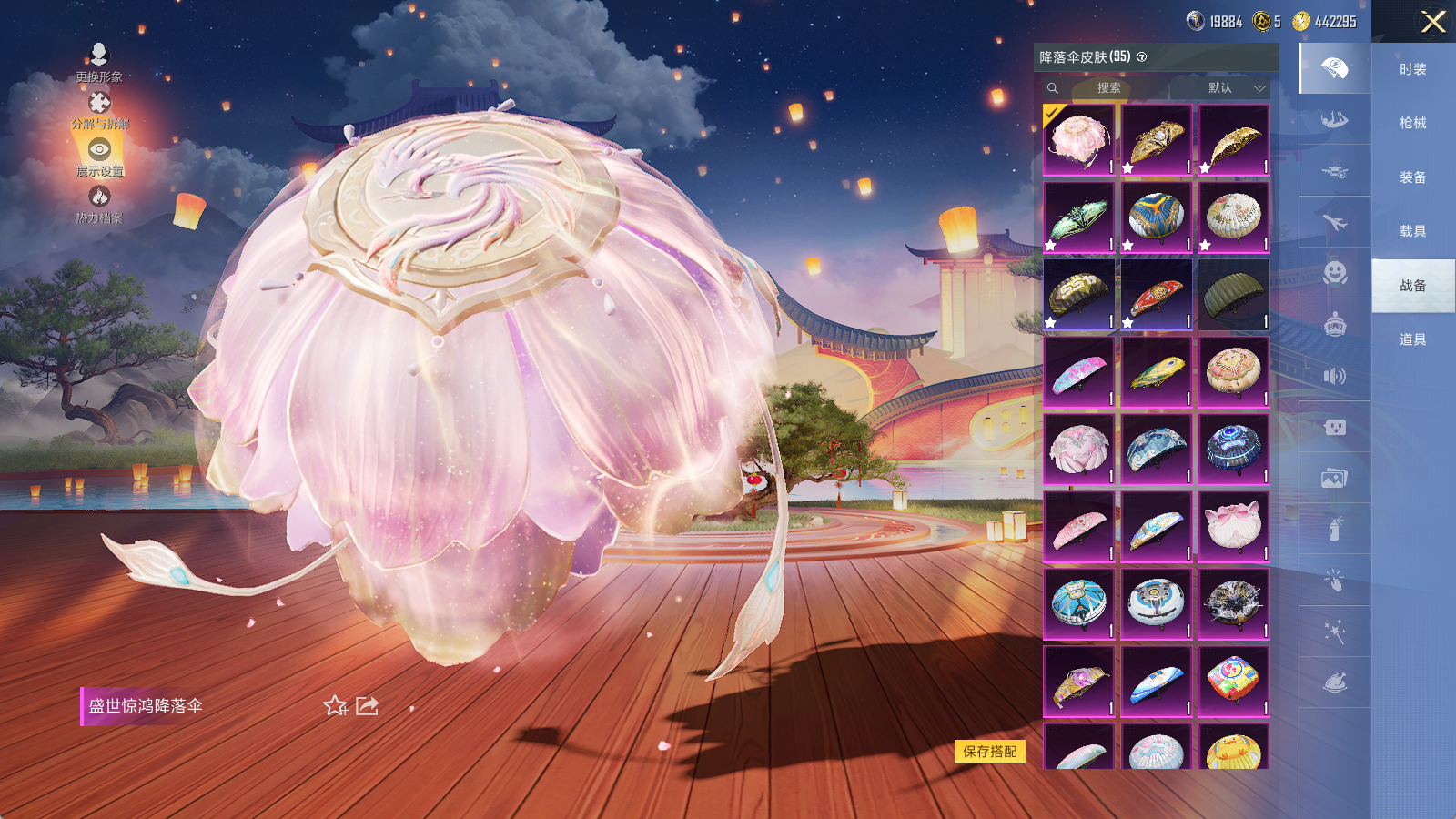The width and height of the screenshot is (1456, 819).
Task: Open the 枪械 category tab
Action: point(1412,123)
